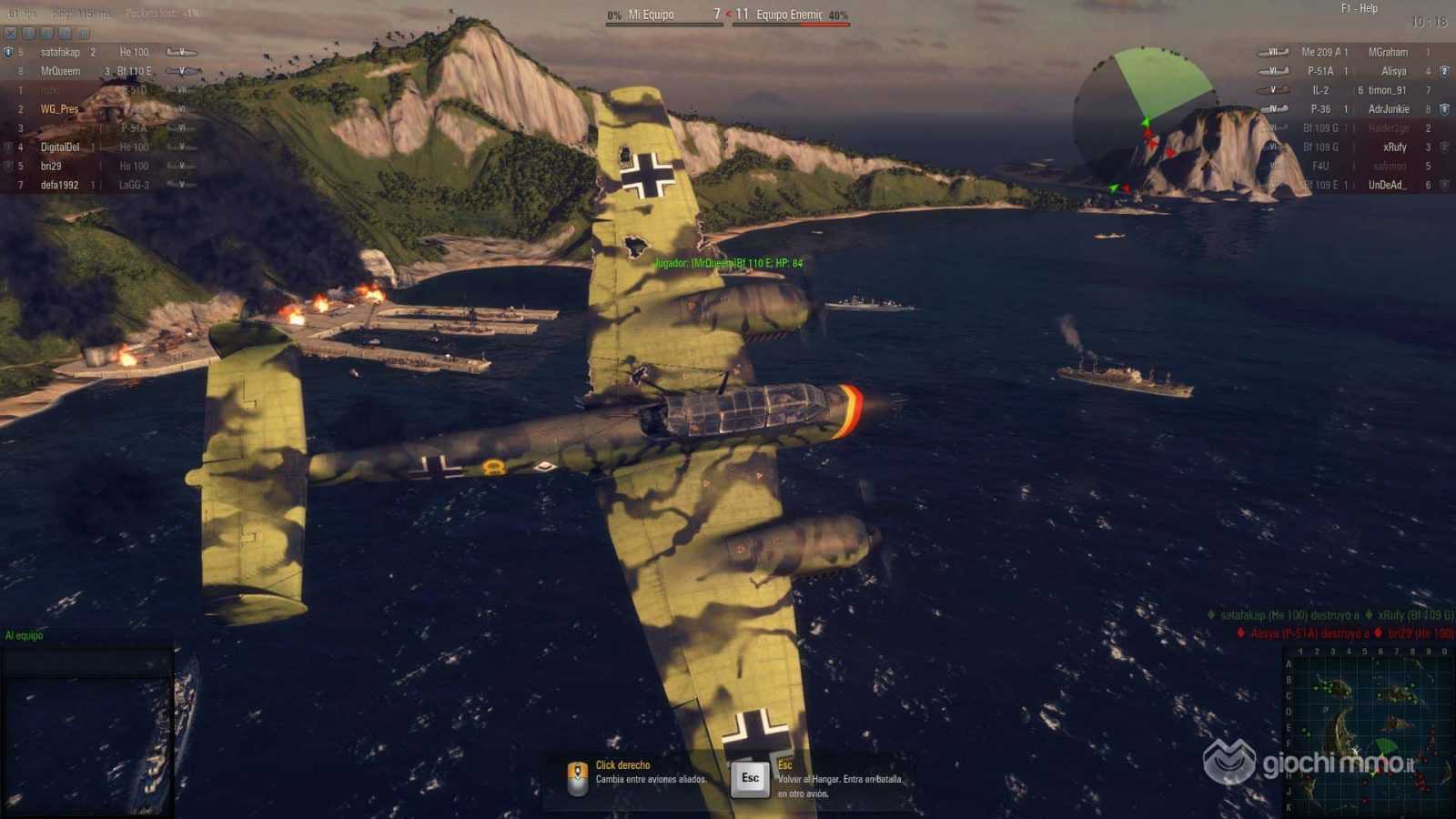Choose UnDeAd's Bf 109 E row
The width and height of the screenshot is (1456, 819).
[x=1356, y=186]
